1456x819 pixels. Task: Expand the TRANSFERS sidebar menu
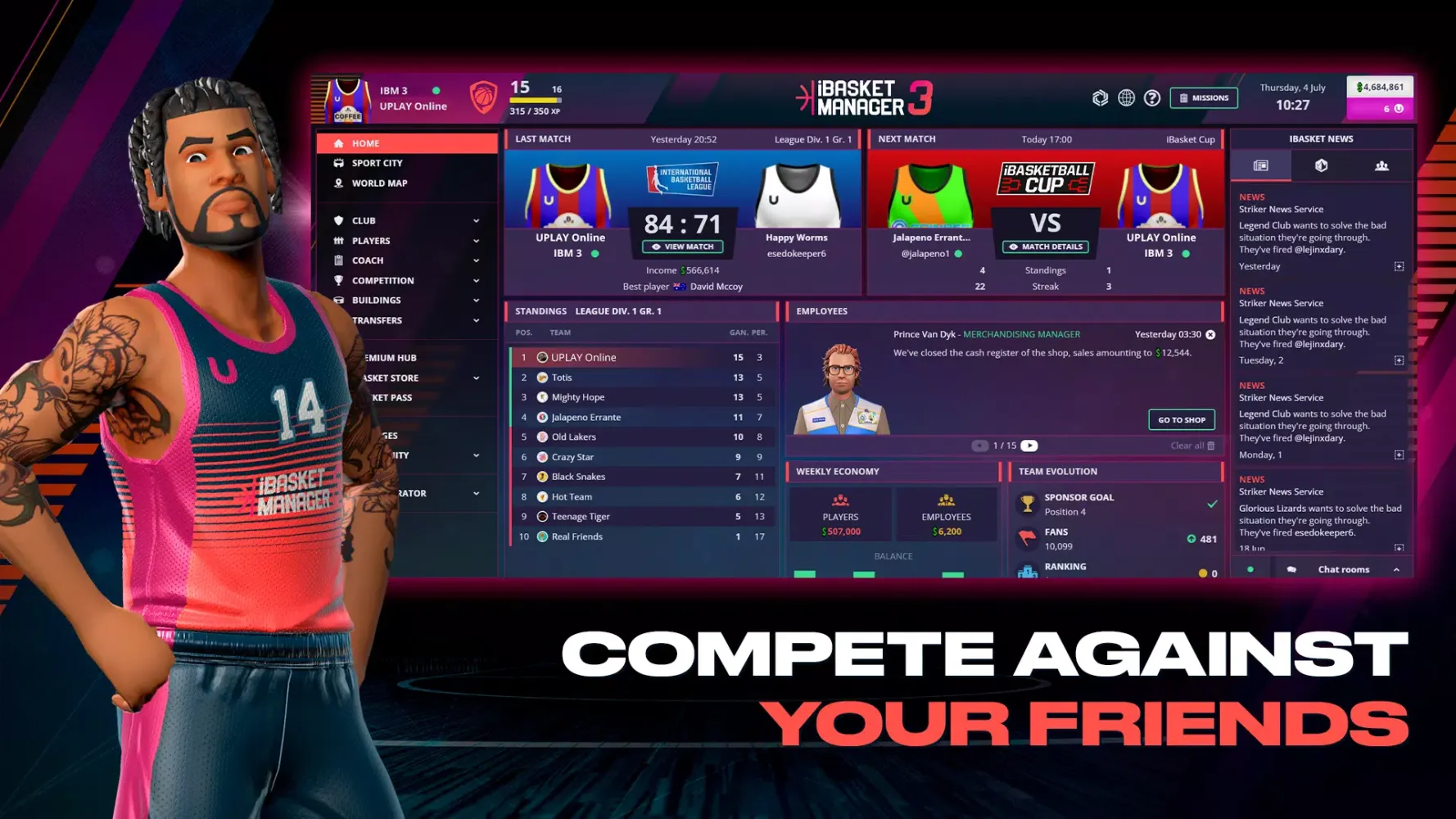click(x=477, y=320)
